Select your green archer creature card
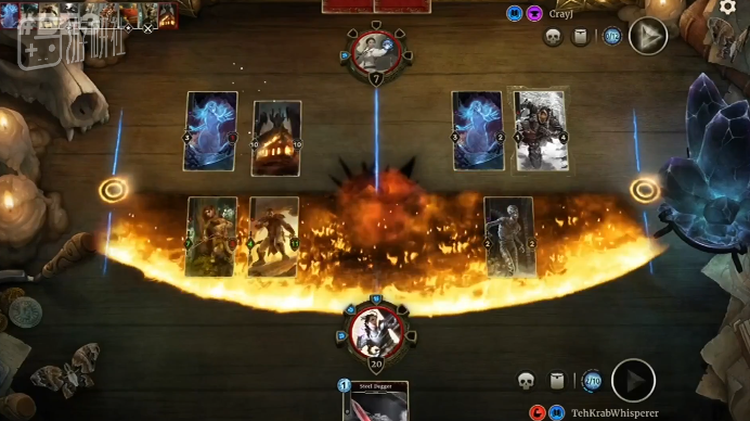This screenshot has width=750, height=421. click(x=212, y=236)
